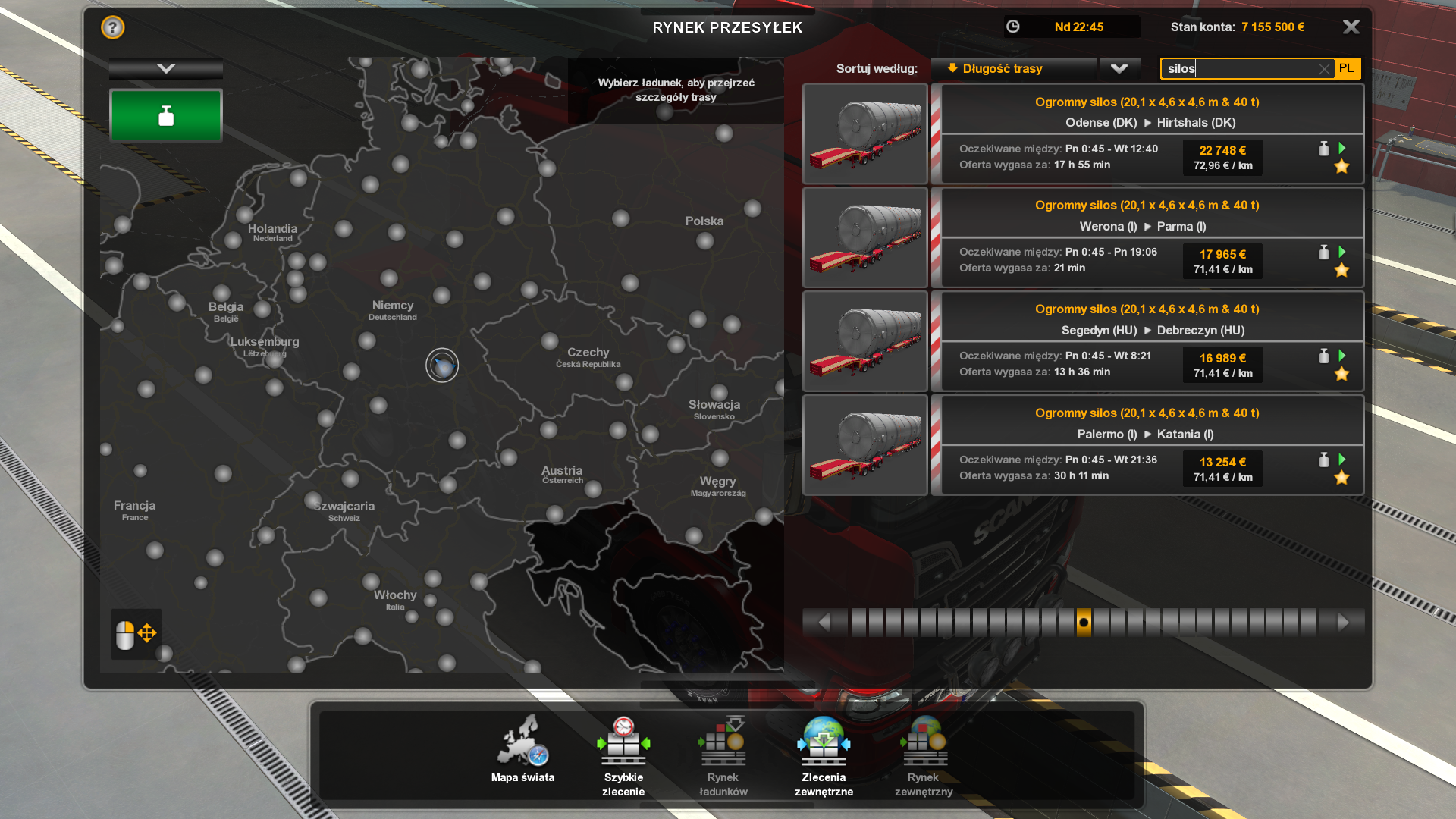This screenshot has width=1456, height=819.
Task: Go to previous page of offers
Action: [x=824, y=623]
